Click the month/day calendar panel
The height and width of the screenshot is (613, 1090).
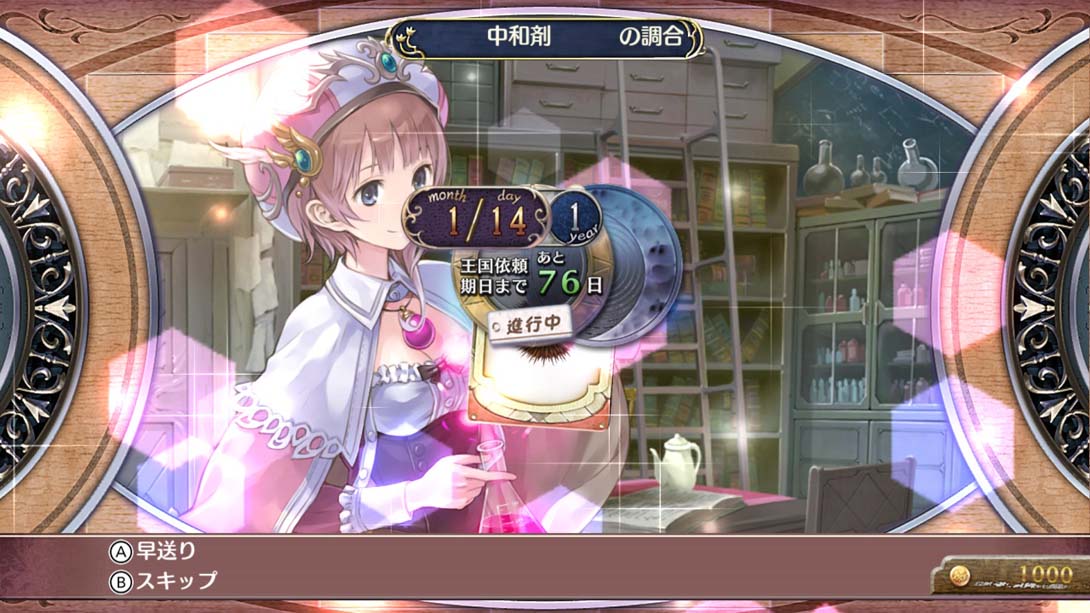click(x=477, y=217)
